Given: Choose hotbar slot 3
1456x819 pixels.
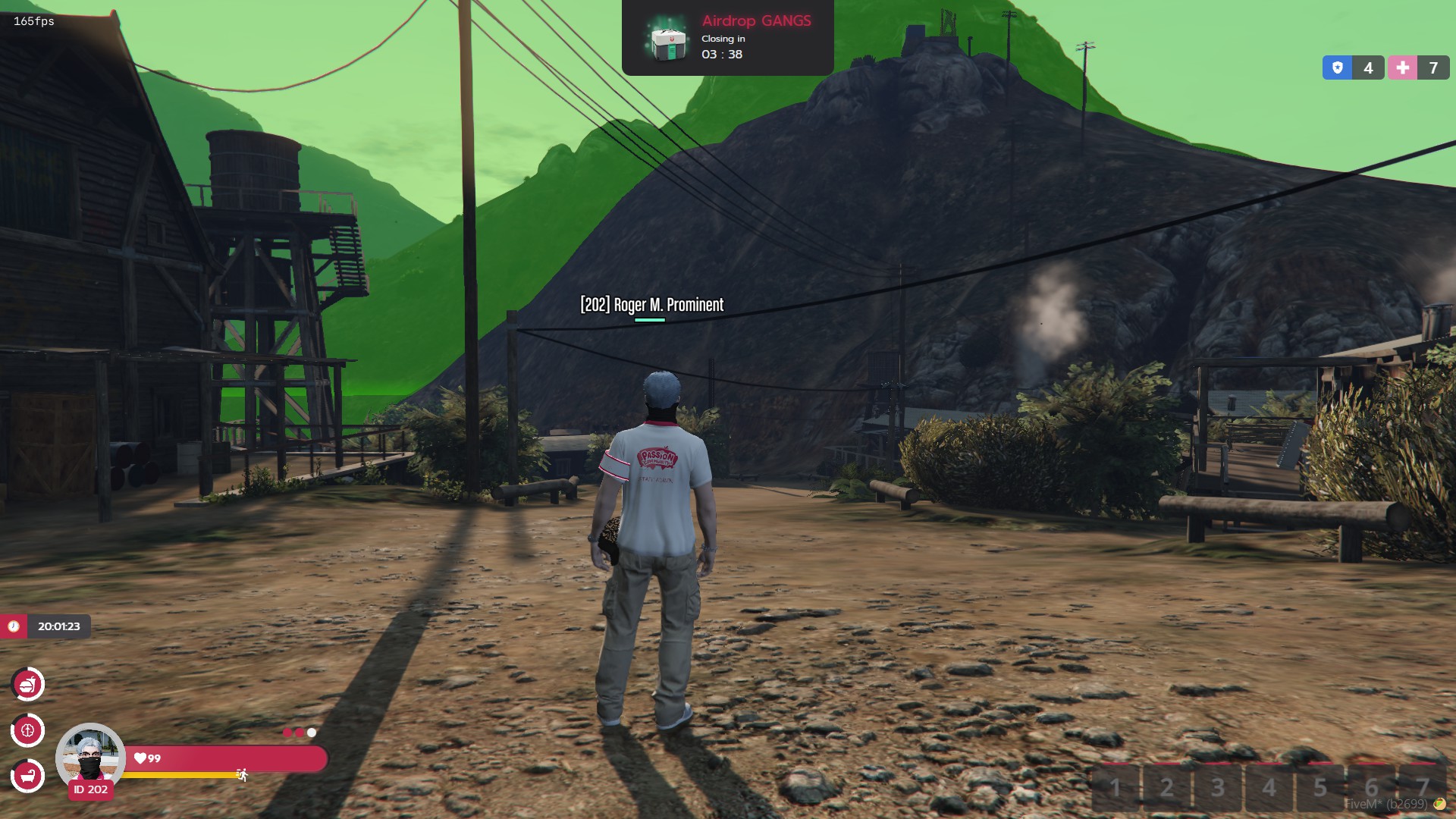Looking at the screenshot, I should (x=1218, y=787).
